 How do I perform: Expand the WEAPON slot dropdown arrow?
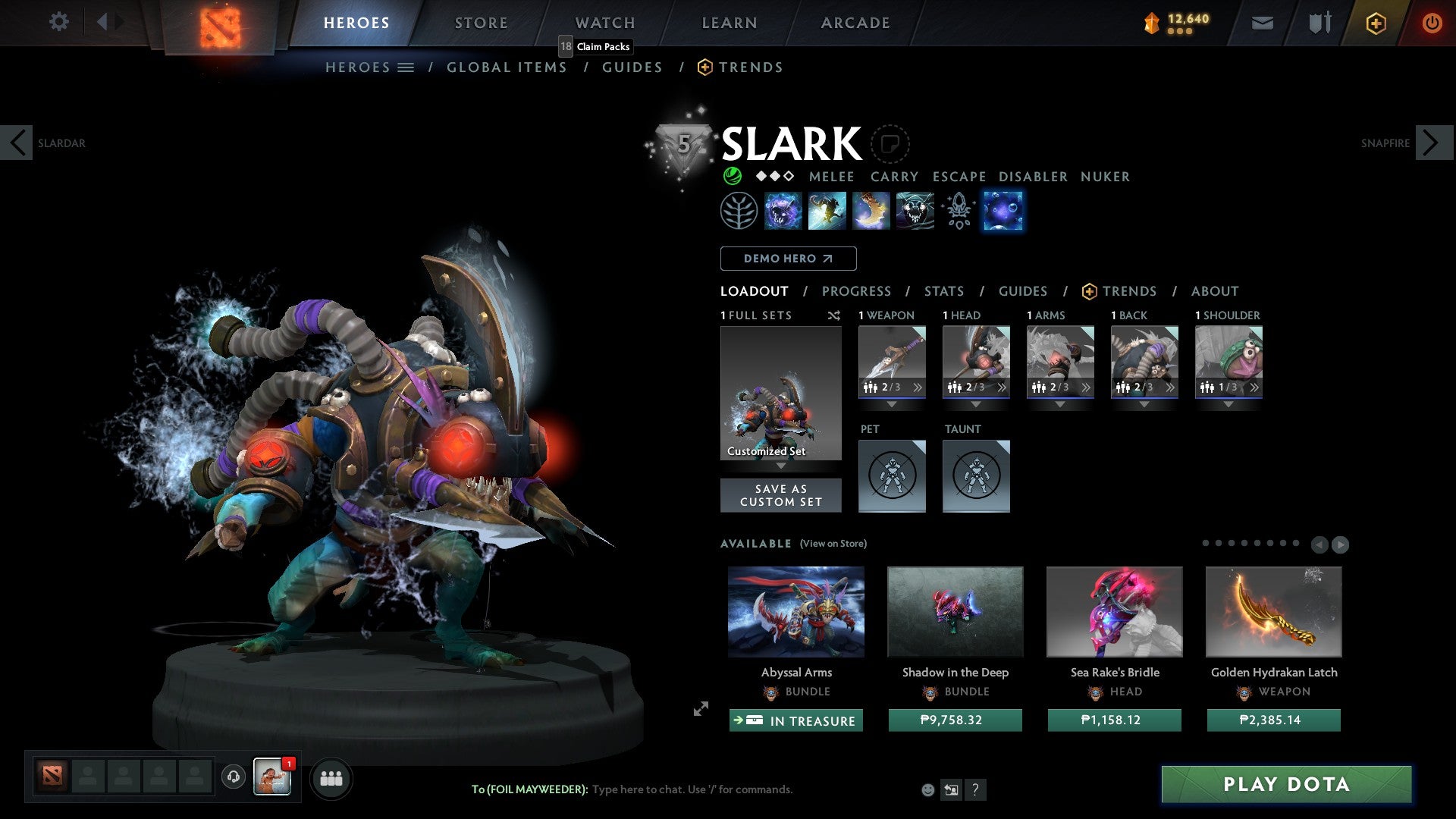coord(891,406)
